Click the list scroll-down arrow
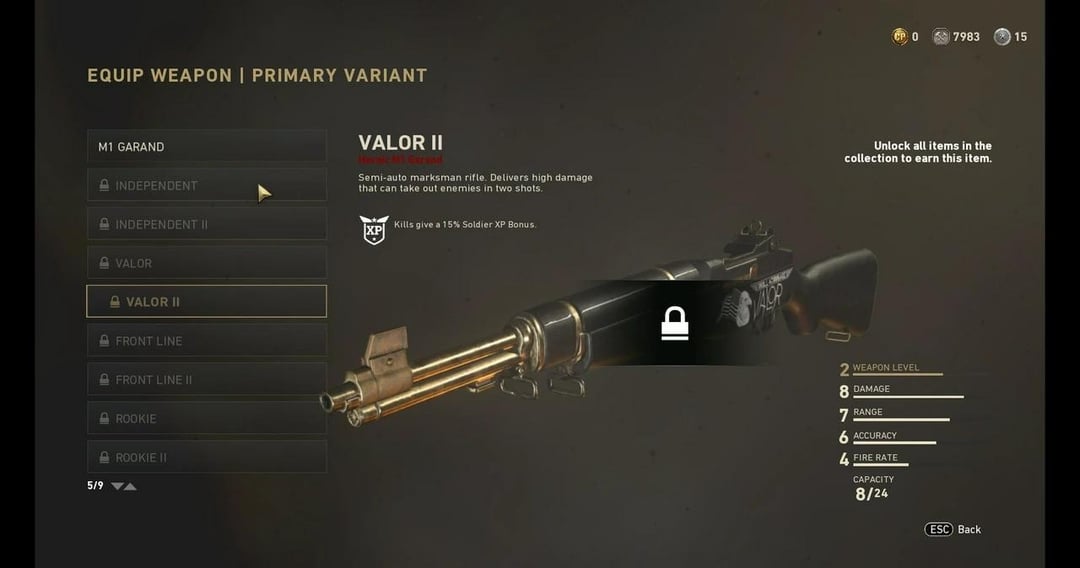Image resolution: width=1080 pixels, height=568 pixels. 117,486
